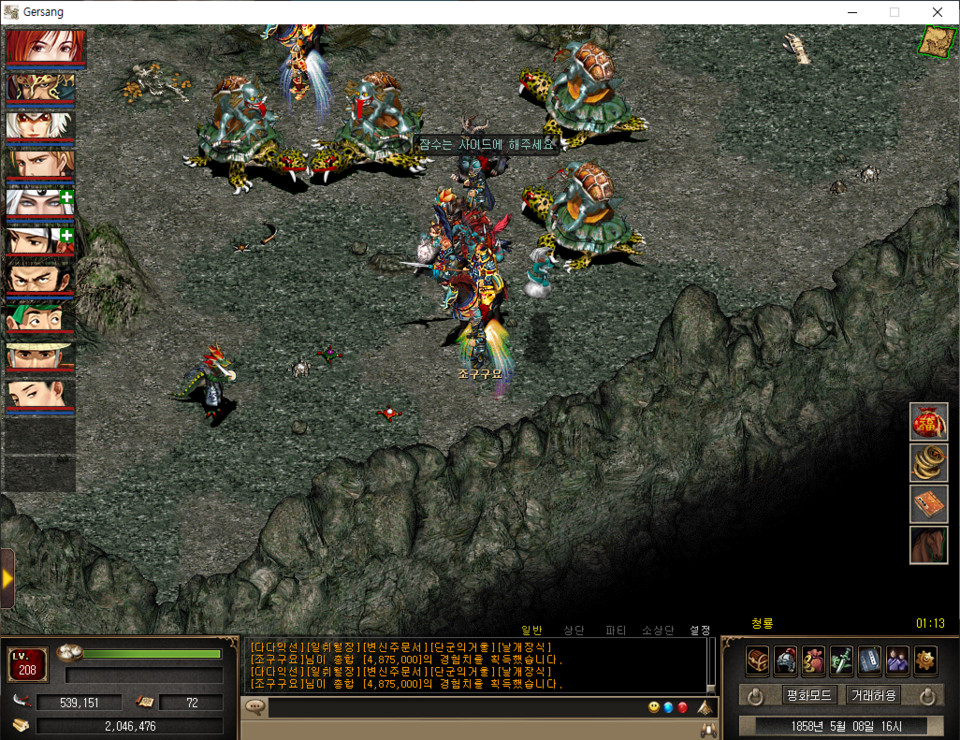Open the green sword skills icon

pyautogui.click(x=842, y=660)
